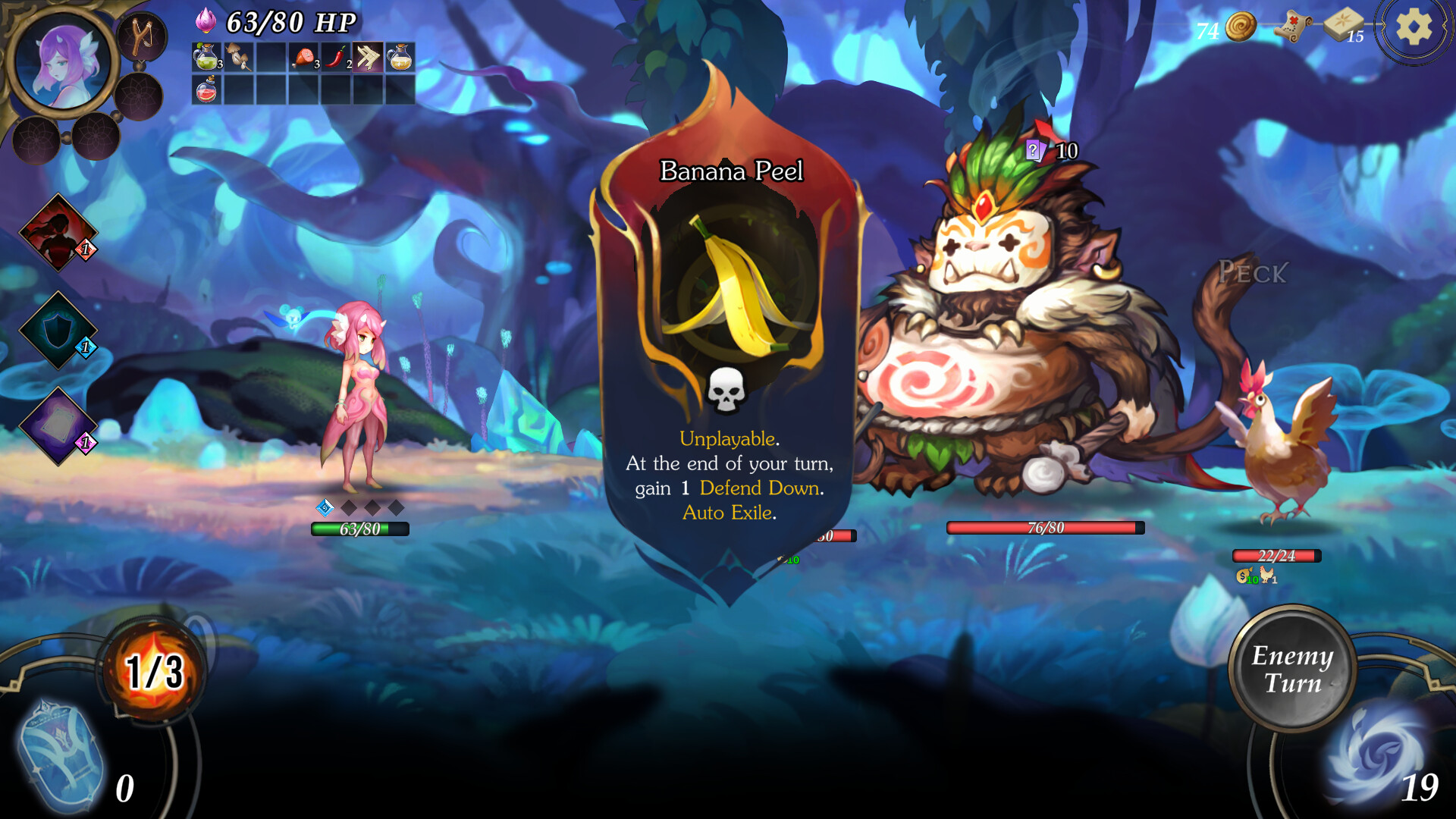Switch to the honey jug tonic slot
The image size is (1456, 819).
tap(400, 57)
